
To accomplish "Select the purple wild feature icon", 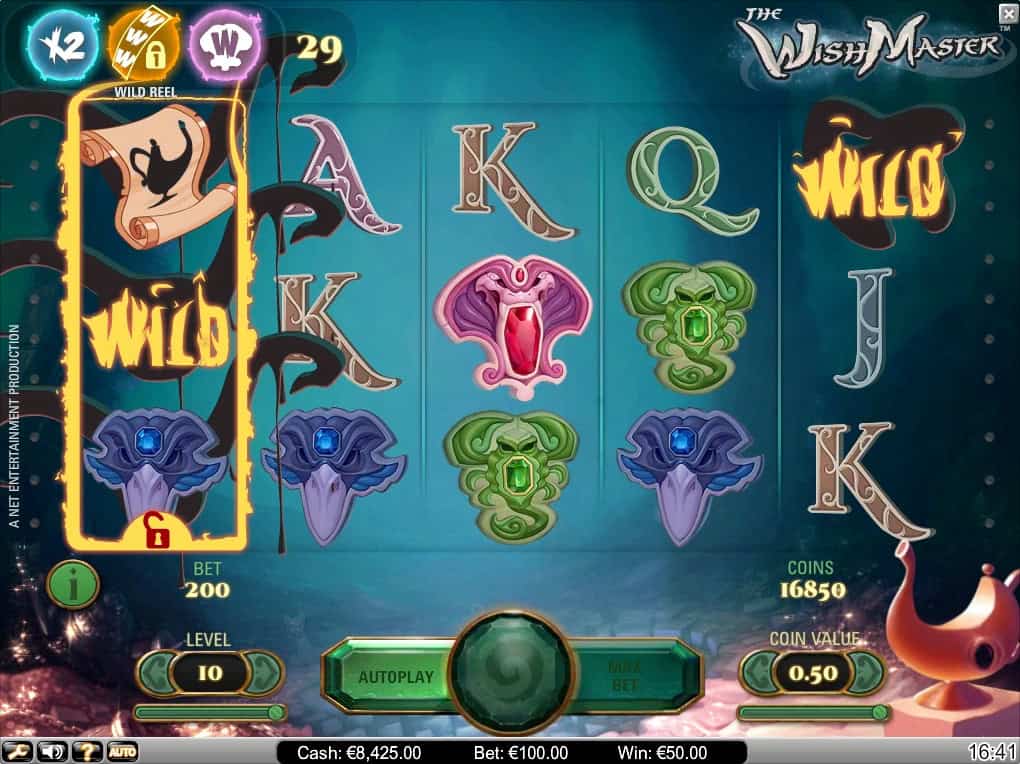I will (225, 45).
